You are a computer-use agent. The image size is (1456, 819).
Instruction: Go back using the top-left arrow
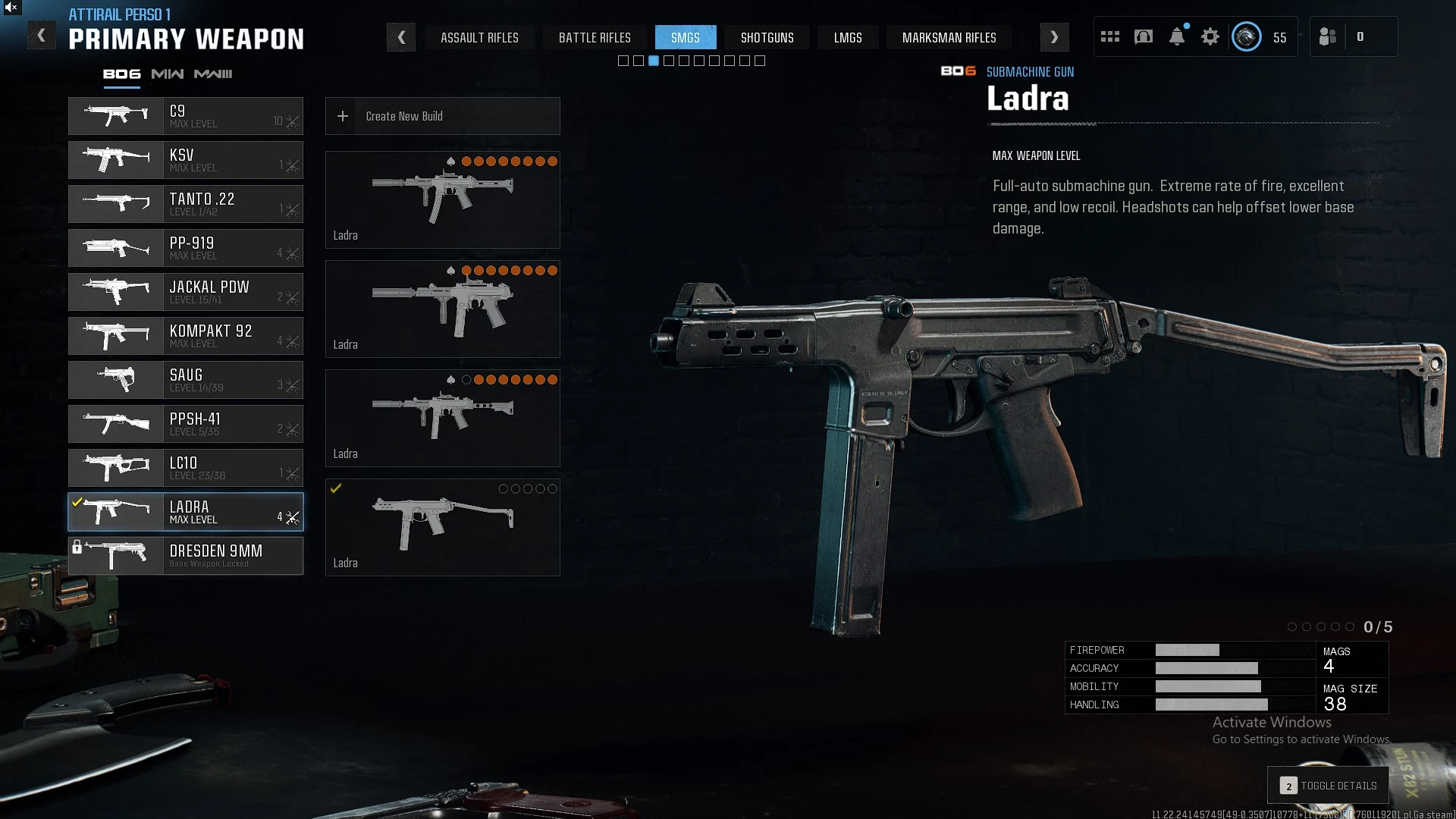(42, 36)
